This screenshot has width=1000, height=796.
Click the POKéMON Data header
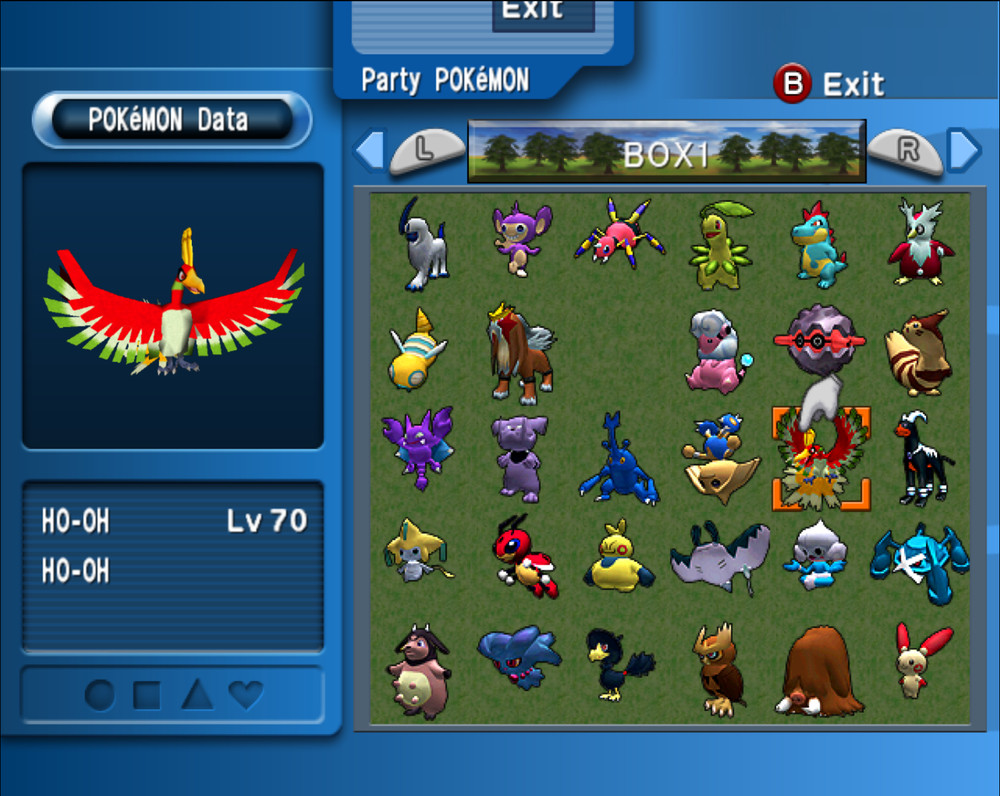172,120
